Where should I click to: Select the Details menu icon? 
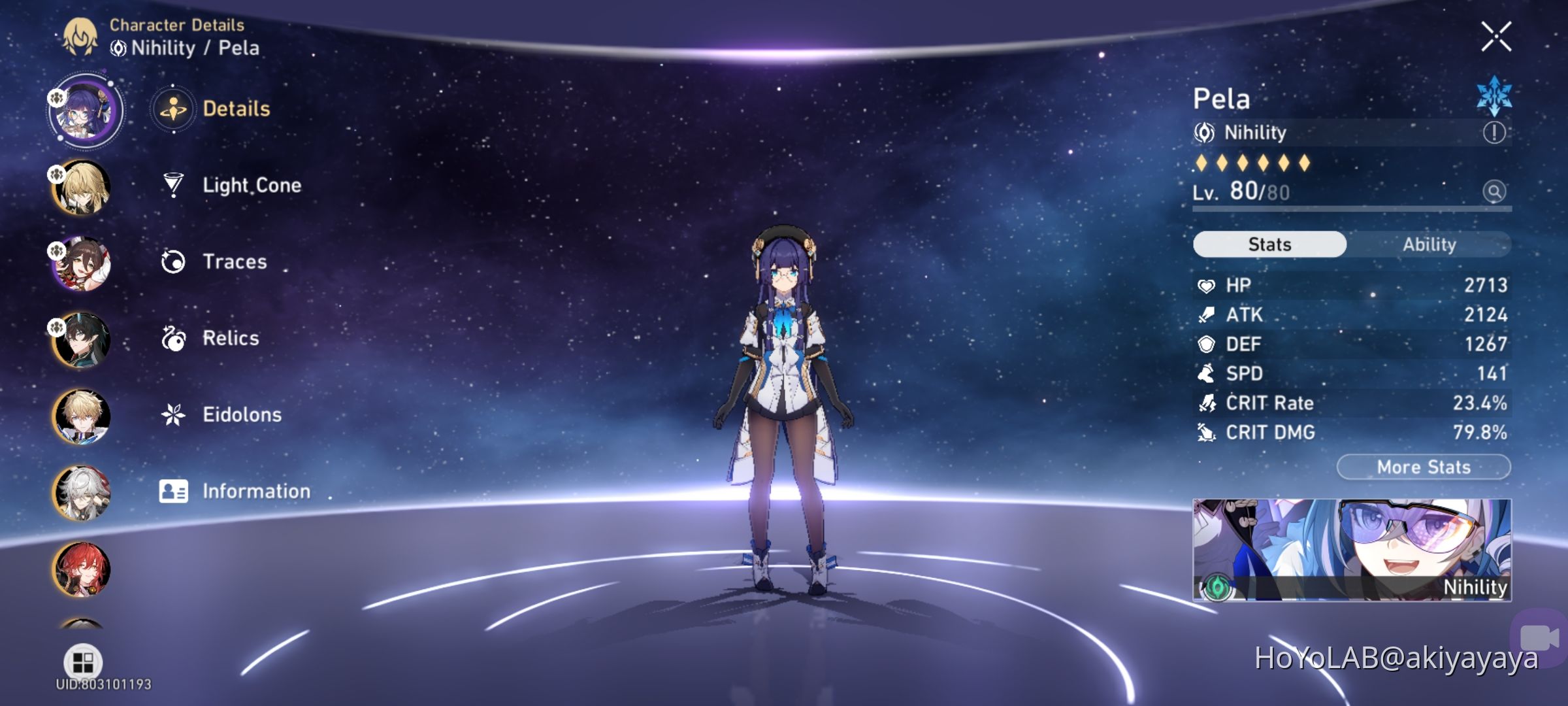(172, 109)
